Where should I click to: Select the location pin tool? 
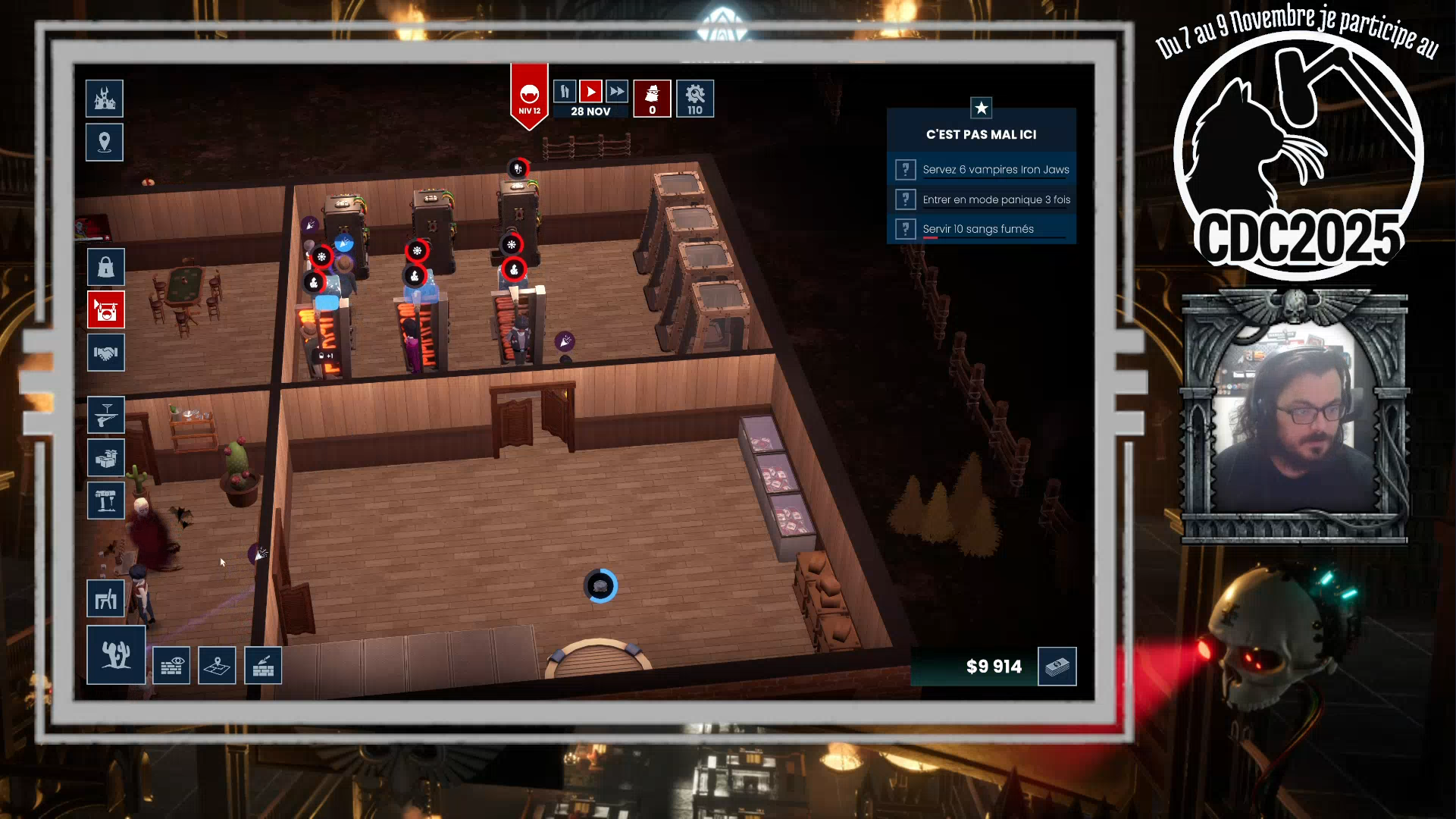(x=104, y=143)
